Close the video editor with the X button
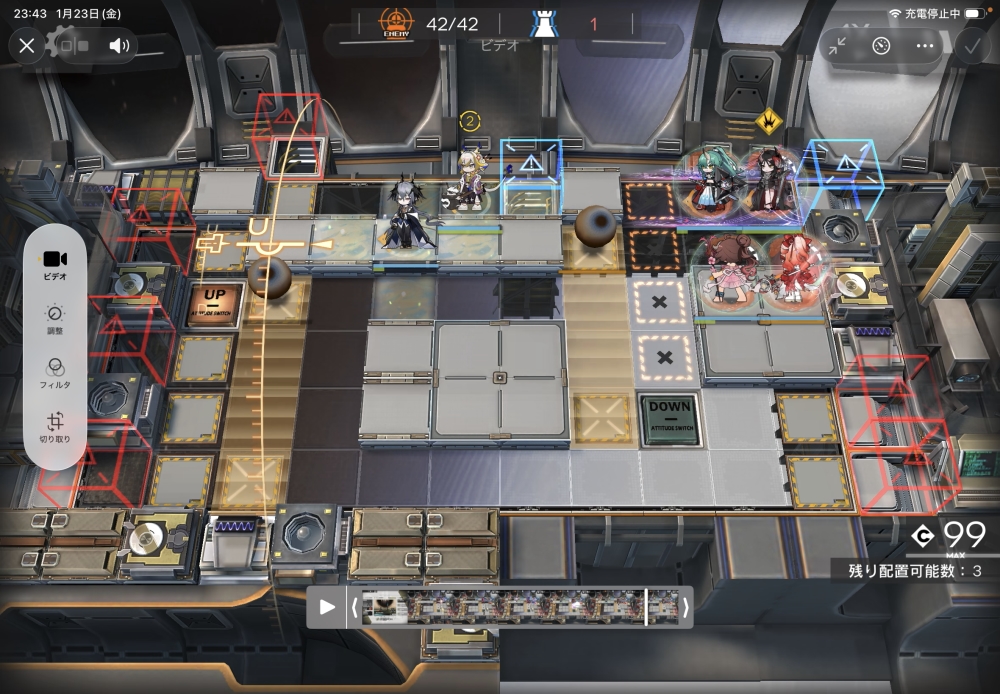 coord(27,45)
